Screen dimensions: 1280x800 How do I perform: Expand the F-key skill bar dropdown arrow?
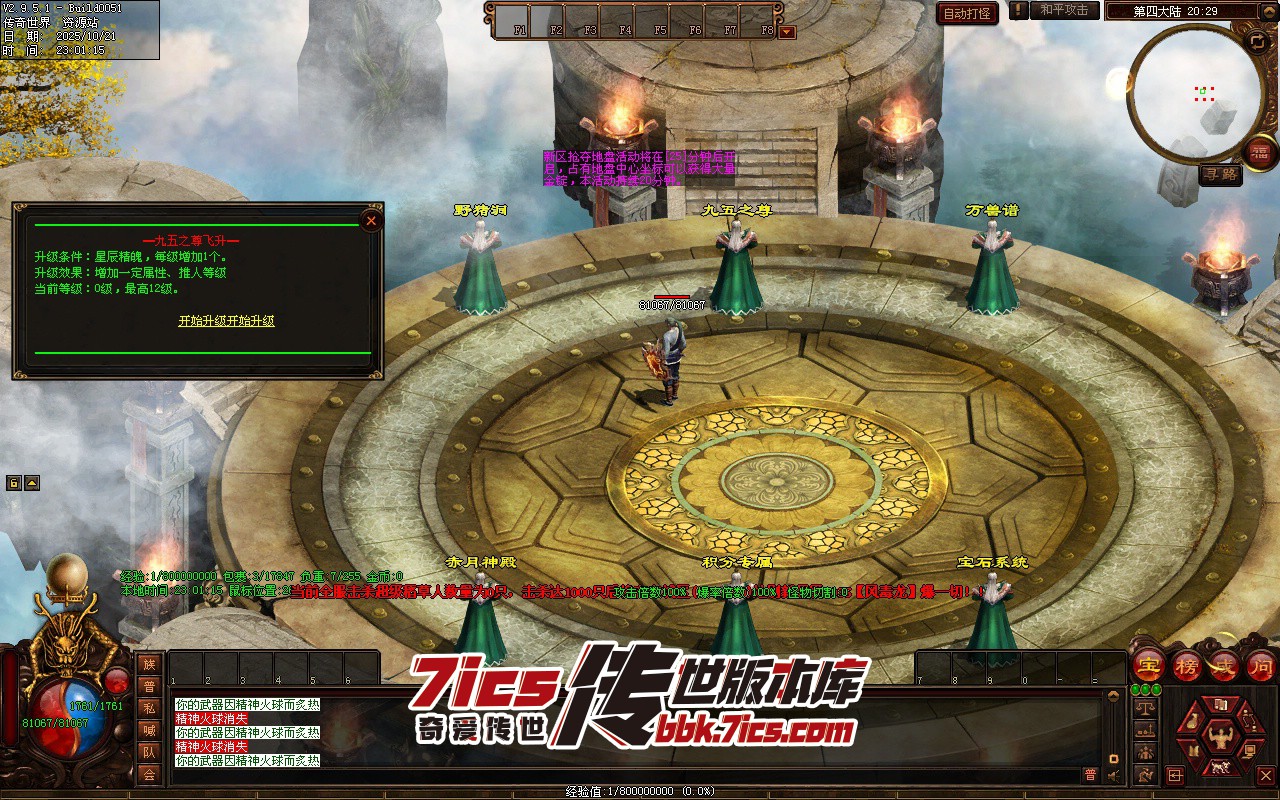[787, 31]
